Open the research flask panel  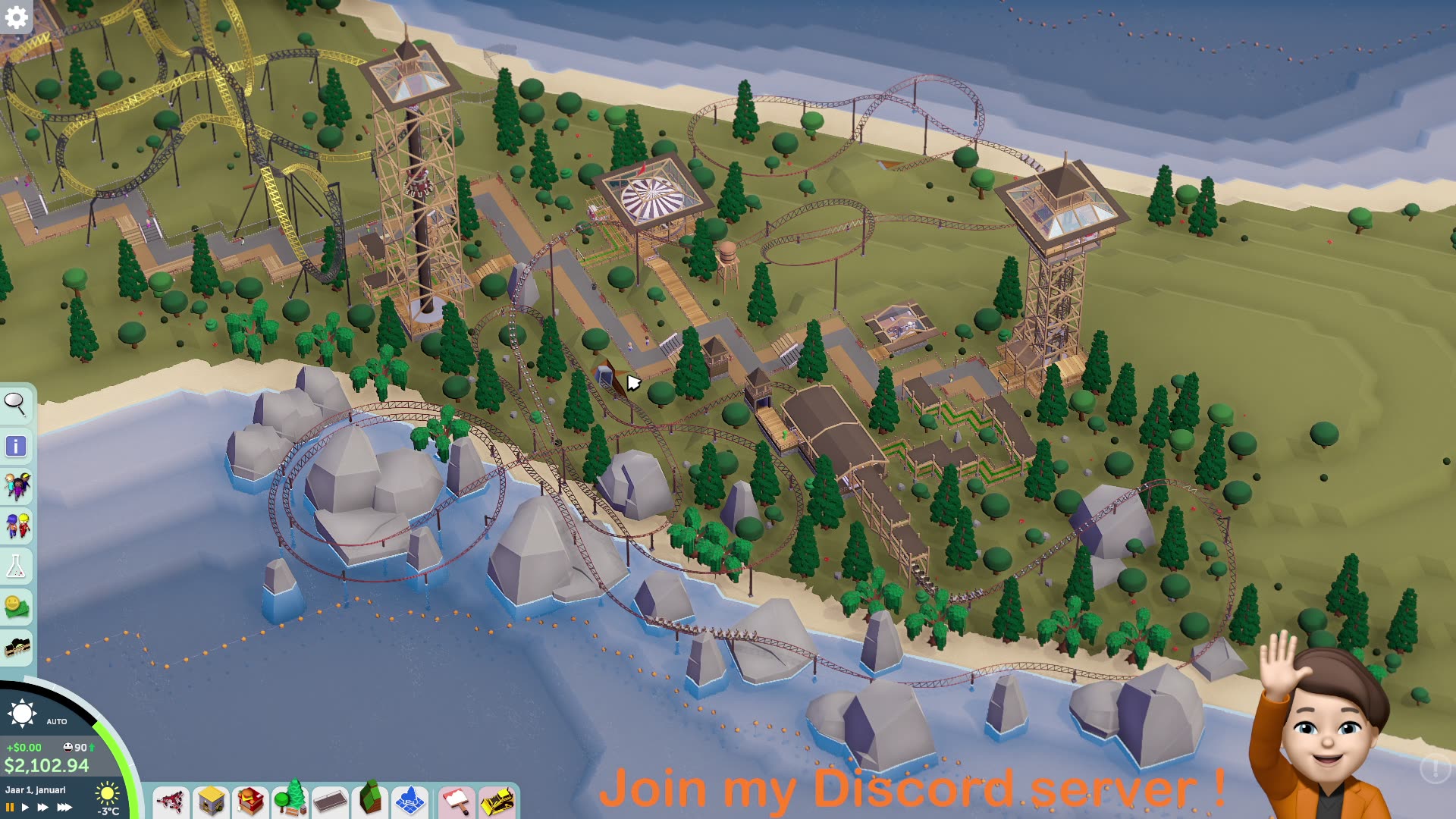(16, 566)
